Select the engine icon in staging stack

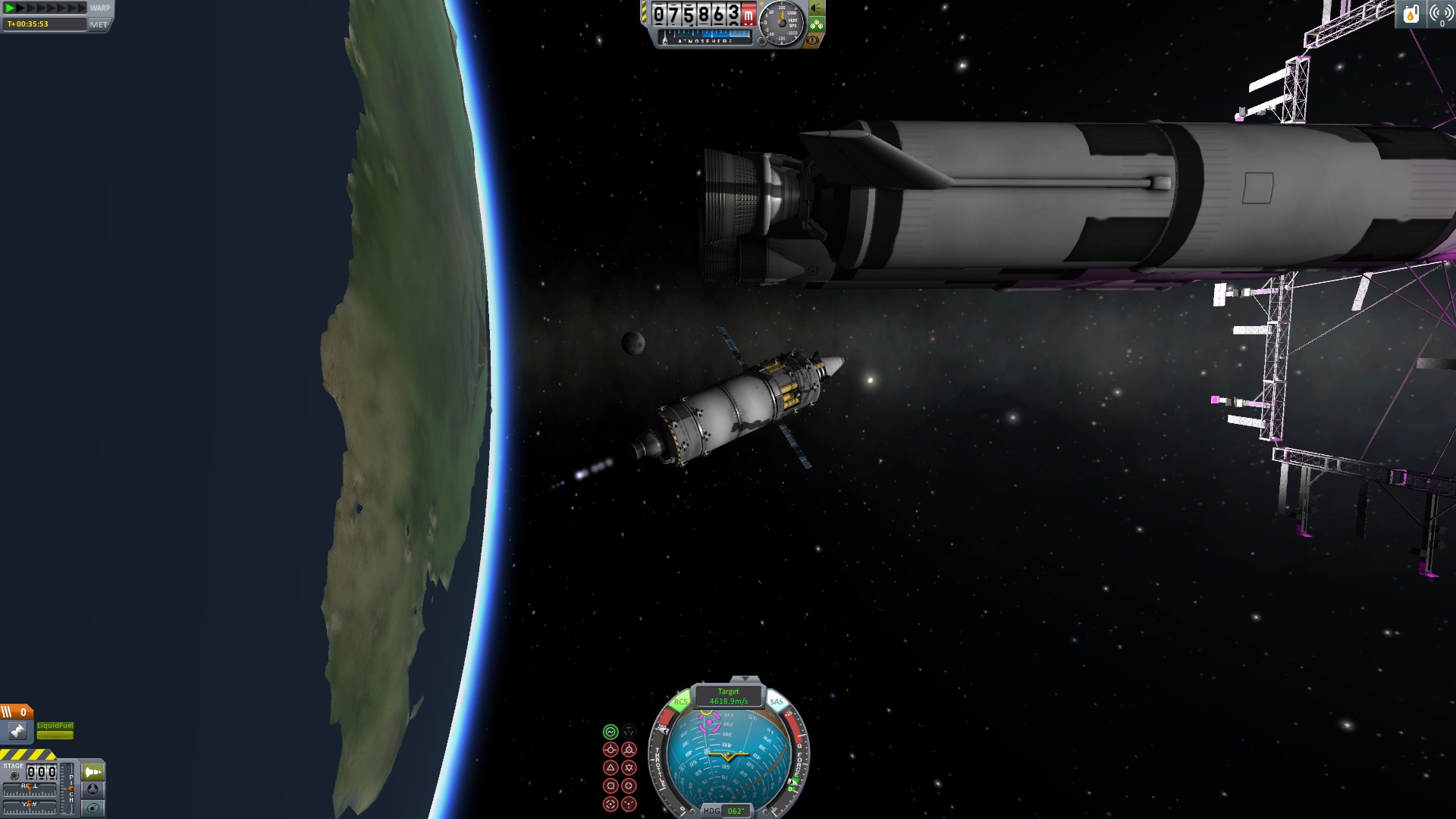tap(17, 731)
